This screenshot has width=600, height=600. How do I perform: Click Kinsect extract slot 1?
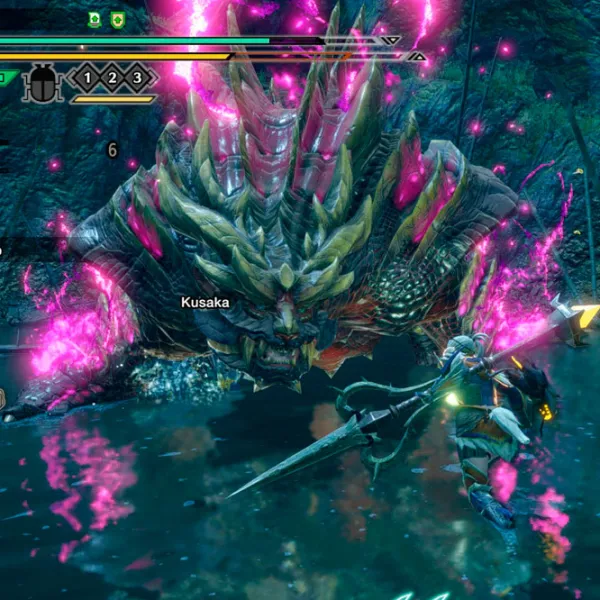87,77
